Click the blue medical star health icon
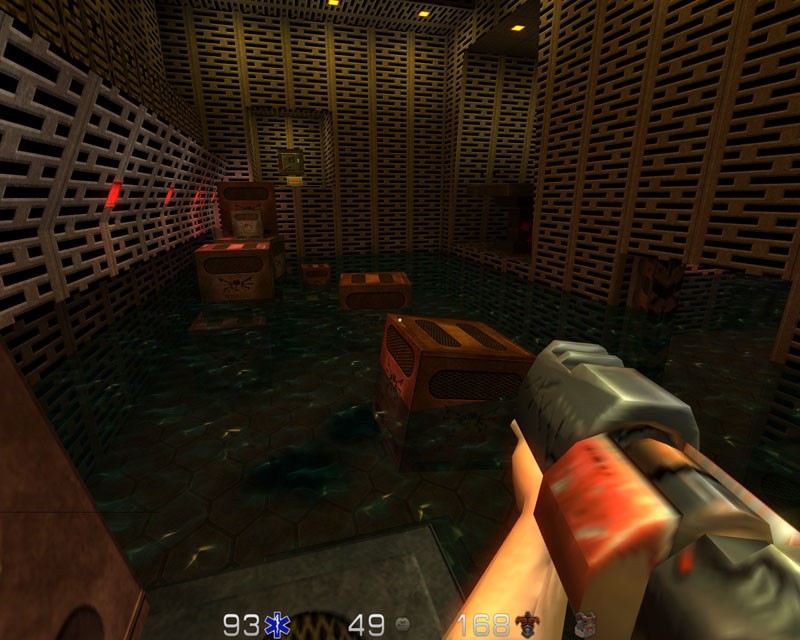 (x=274, y=626)
